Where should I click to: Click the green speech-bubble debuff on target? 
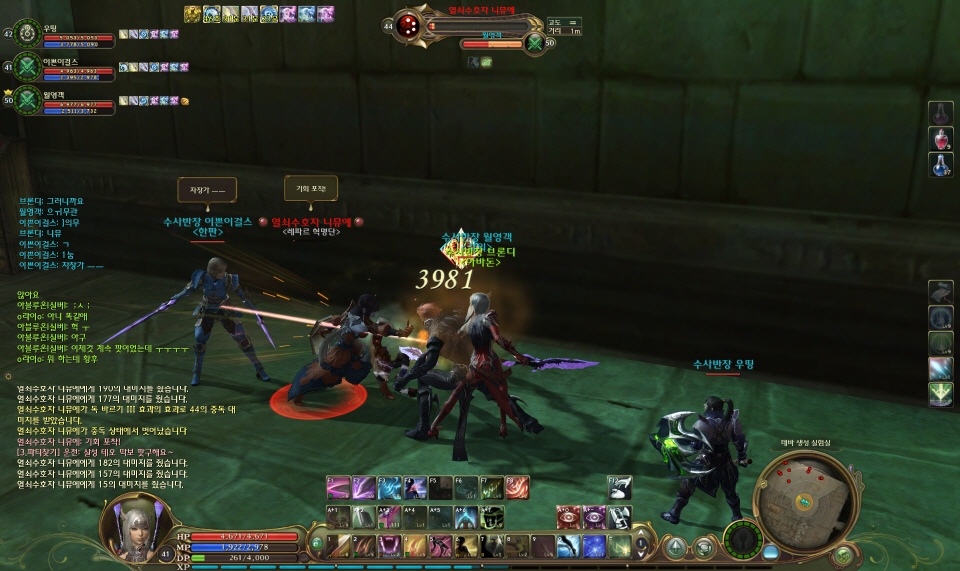coord(486,62)
